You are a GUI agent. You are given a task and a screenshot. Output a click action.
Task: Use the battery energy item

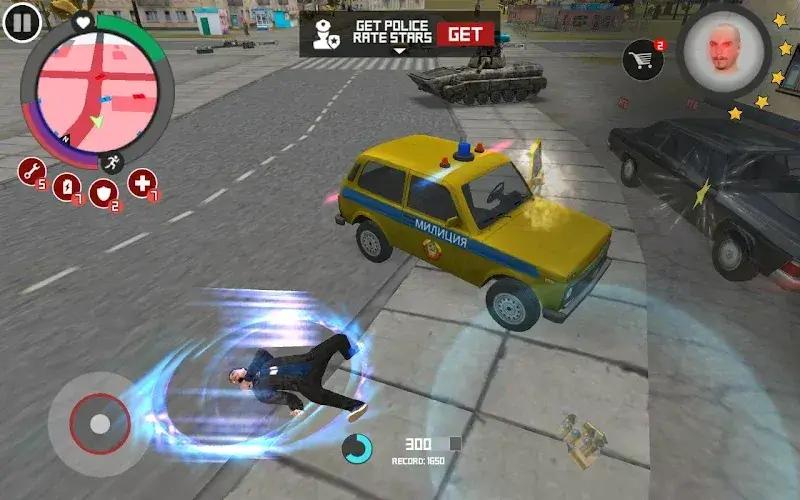(x=66, y=186)
